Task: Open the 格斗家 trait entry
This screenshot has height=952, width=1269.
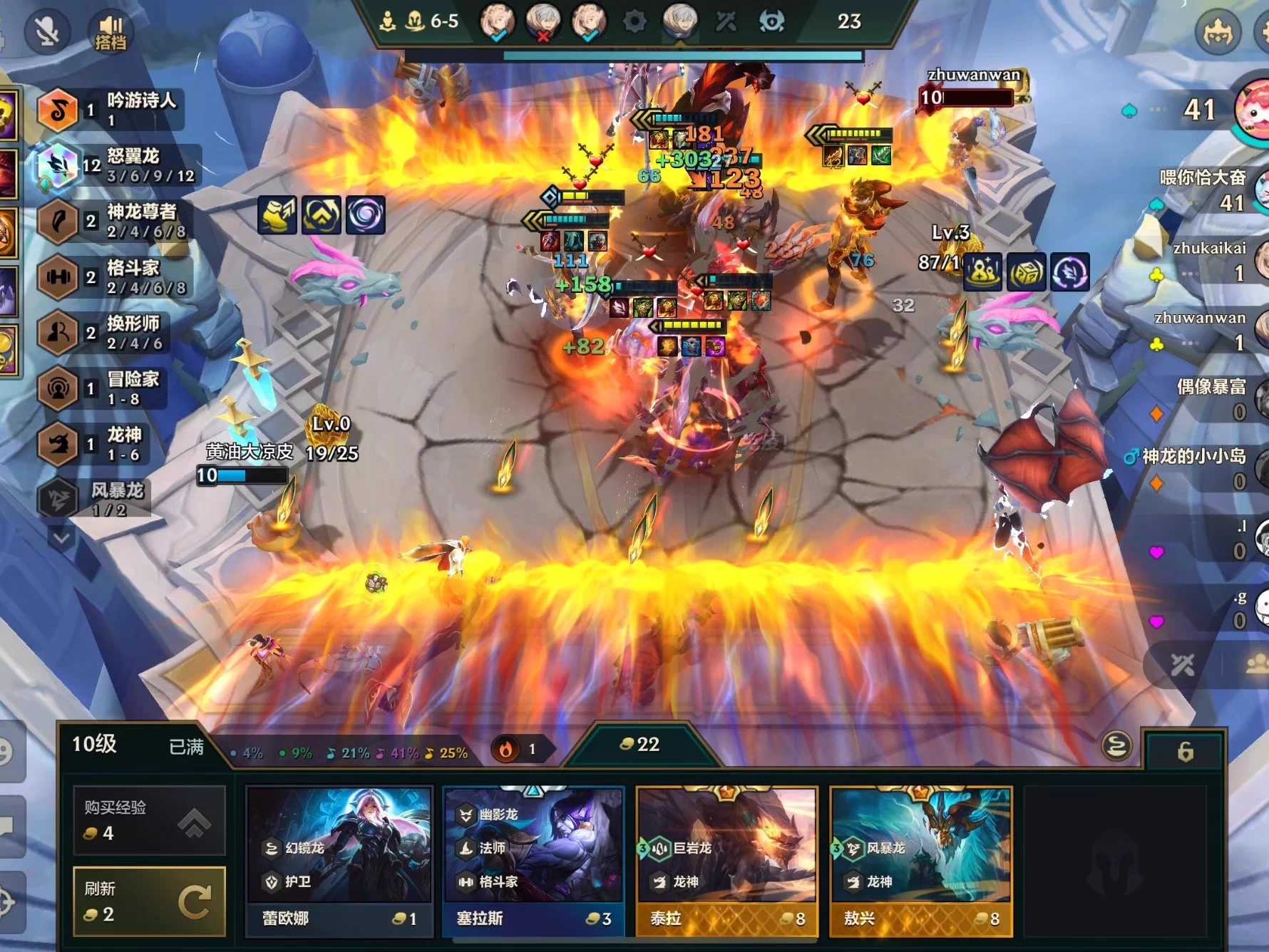Action: [114, 276]
